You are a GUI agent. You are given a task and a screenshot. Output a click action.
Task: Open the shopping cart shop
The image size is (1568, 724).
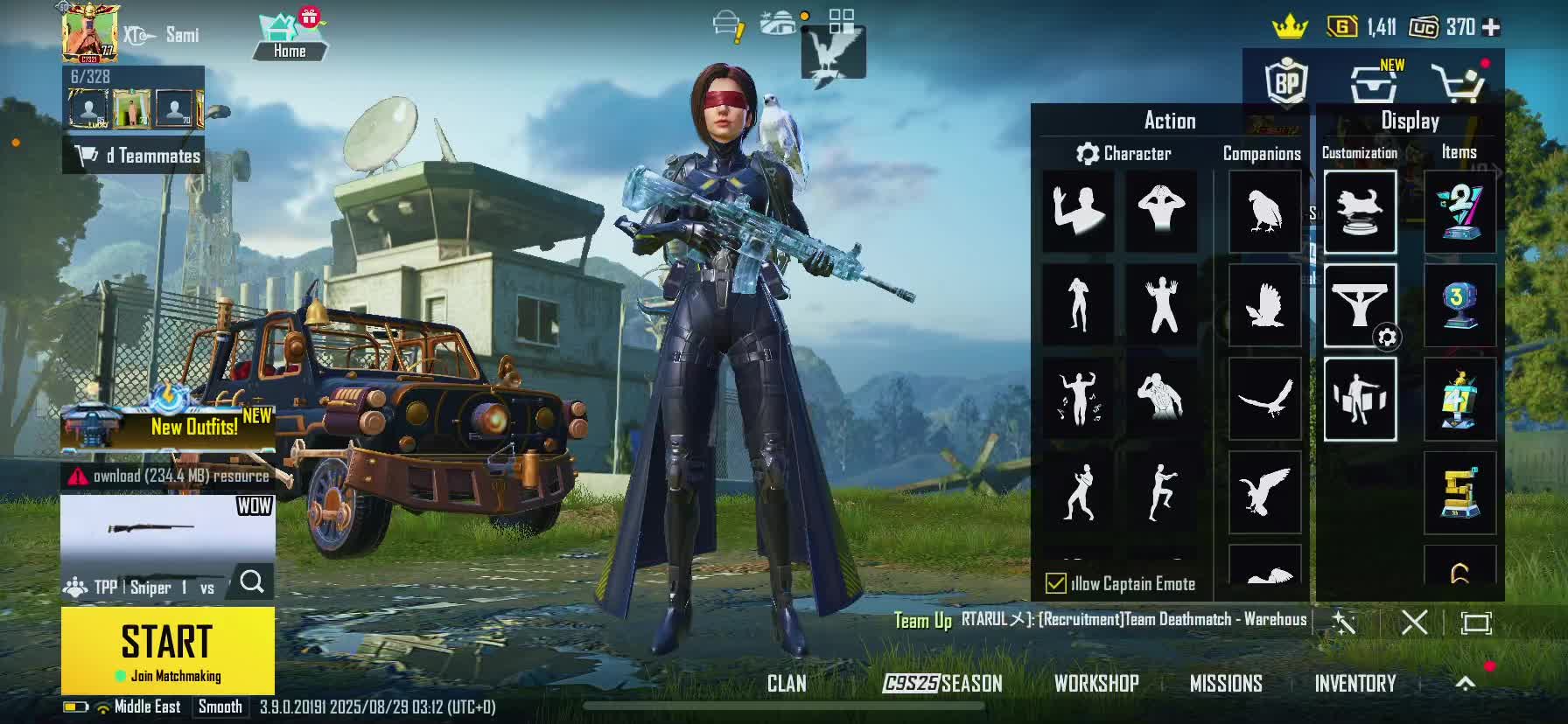[x=1457, y=83]
